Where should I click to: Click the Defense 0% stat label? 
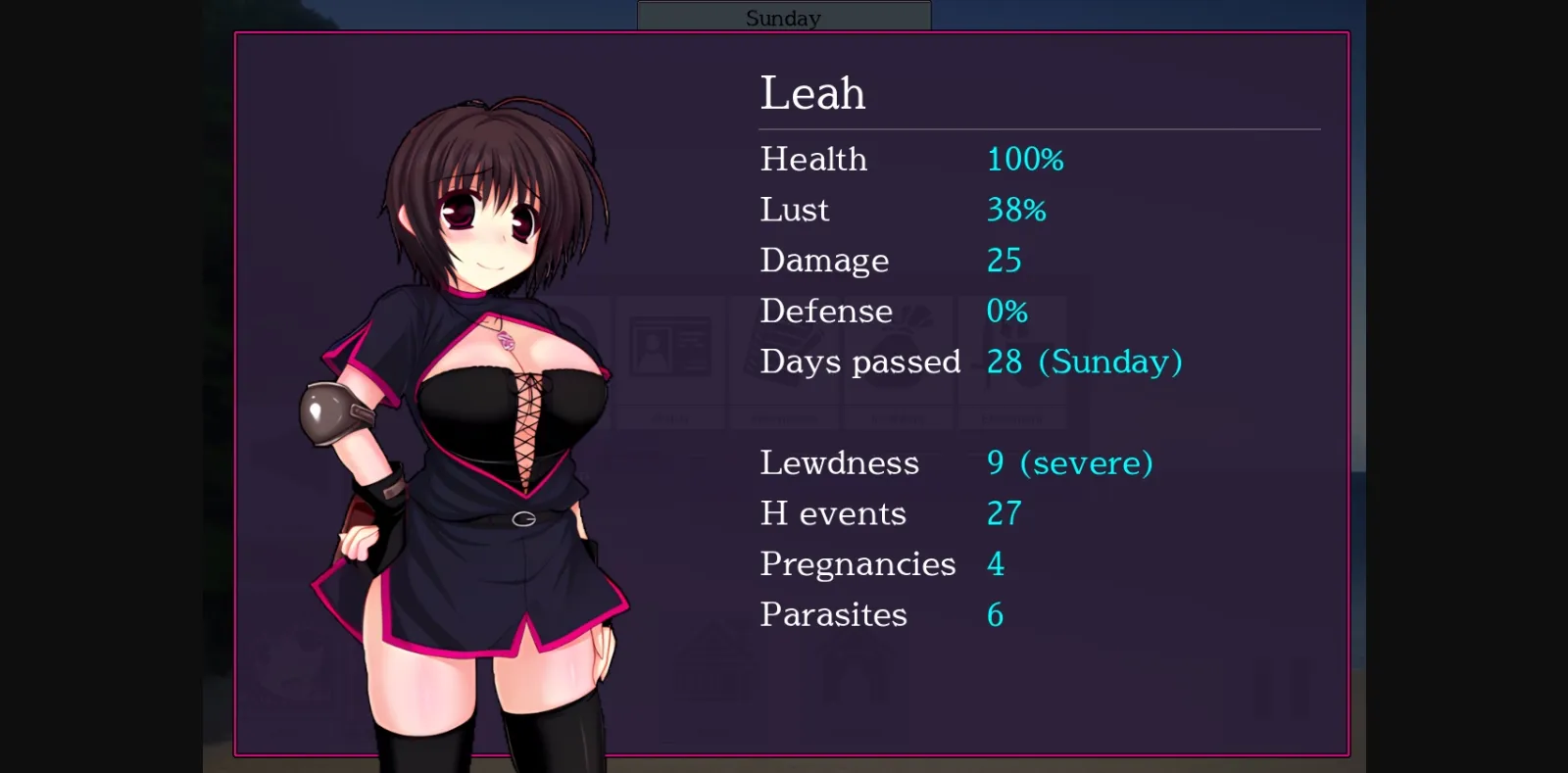coord(825,312)
